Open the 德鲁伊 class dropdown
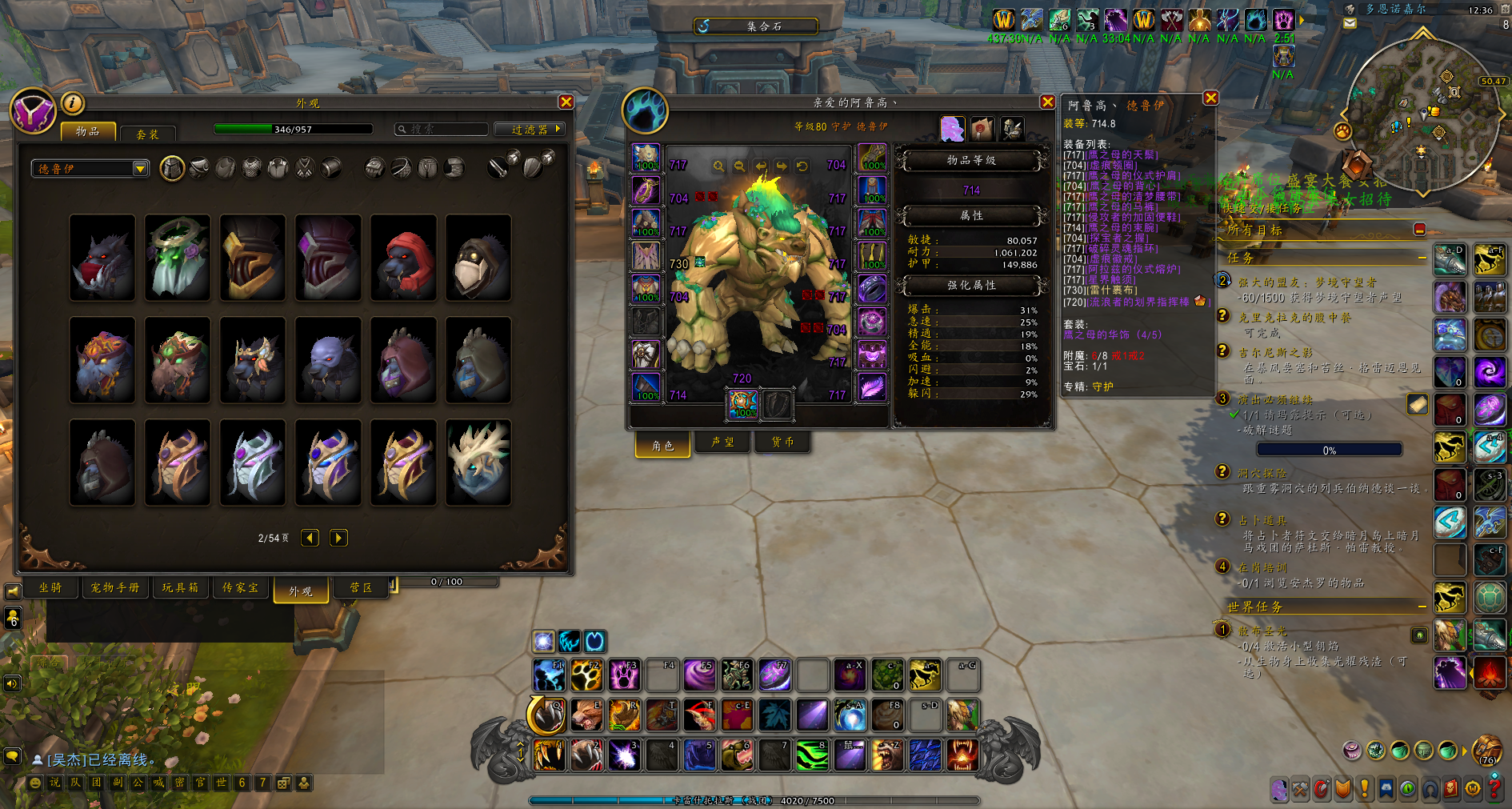Screen dimensions: 1512x809 pos(90,169)
